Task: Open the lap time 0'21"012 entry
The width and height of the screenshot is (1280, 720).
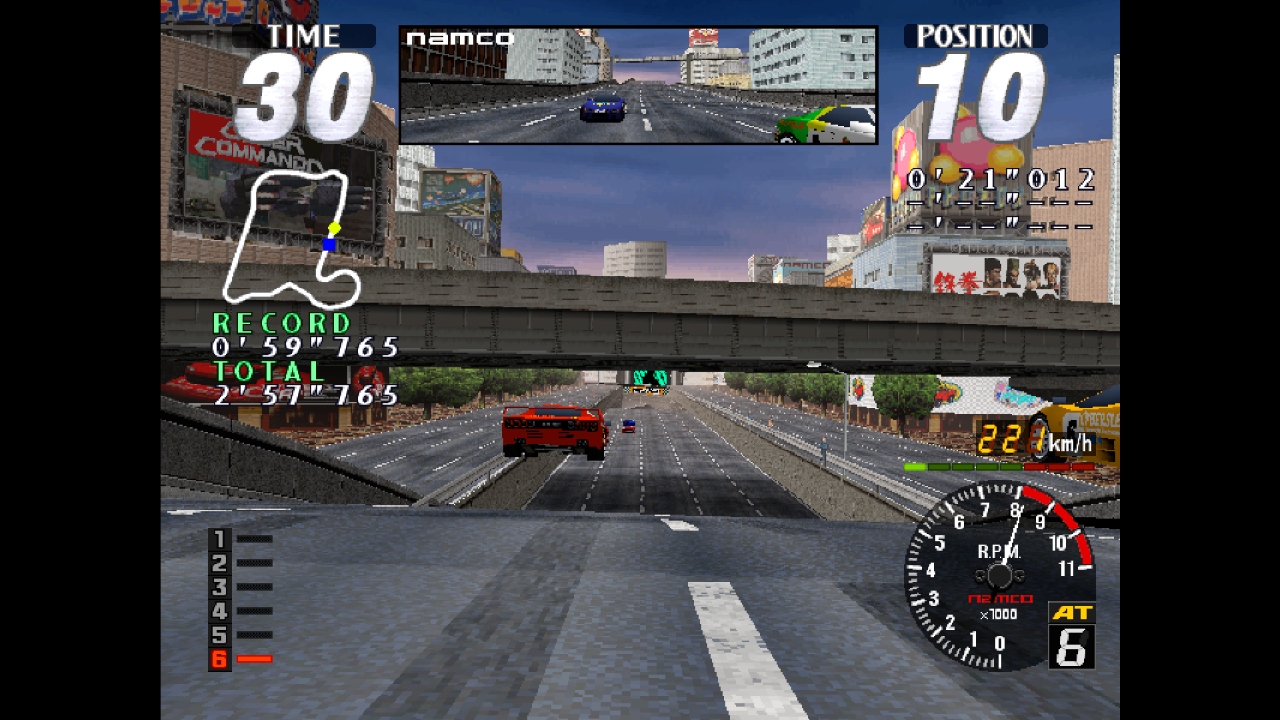Action: 1000,180
